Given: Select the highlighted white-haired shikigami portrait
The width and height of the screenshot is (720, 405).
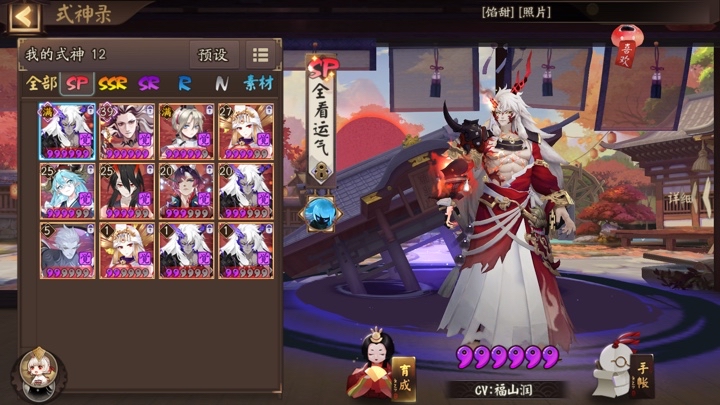Looking at the screenshot, I should click(x=67, y=130).
